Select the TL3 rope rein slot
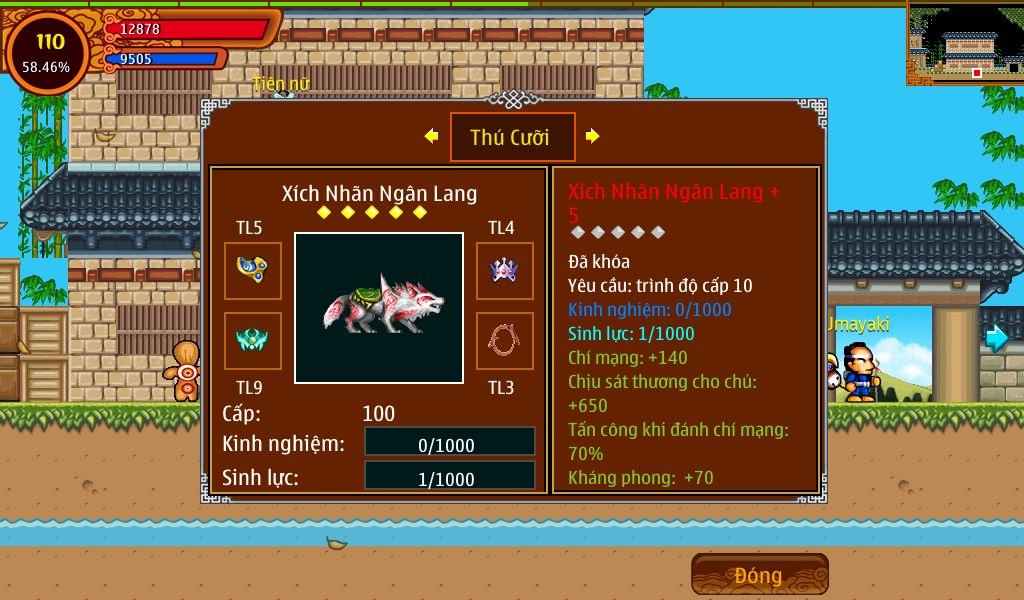The width and height of the screenshot is (1024, 600). 504,341
